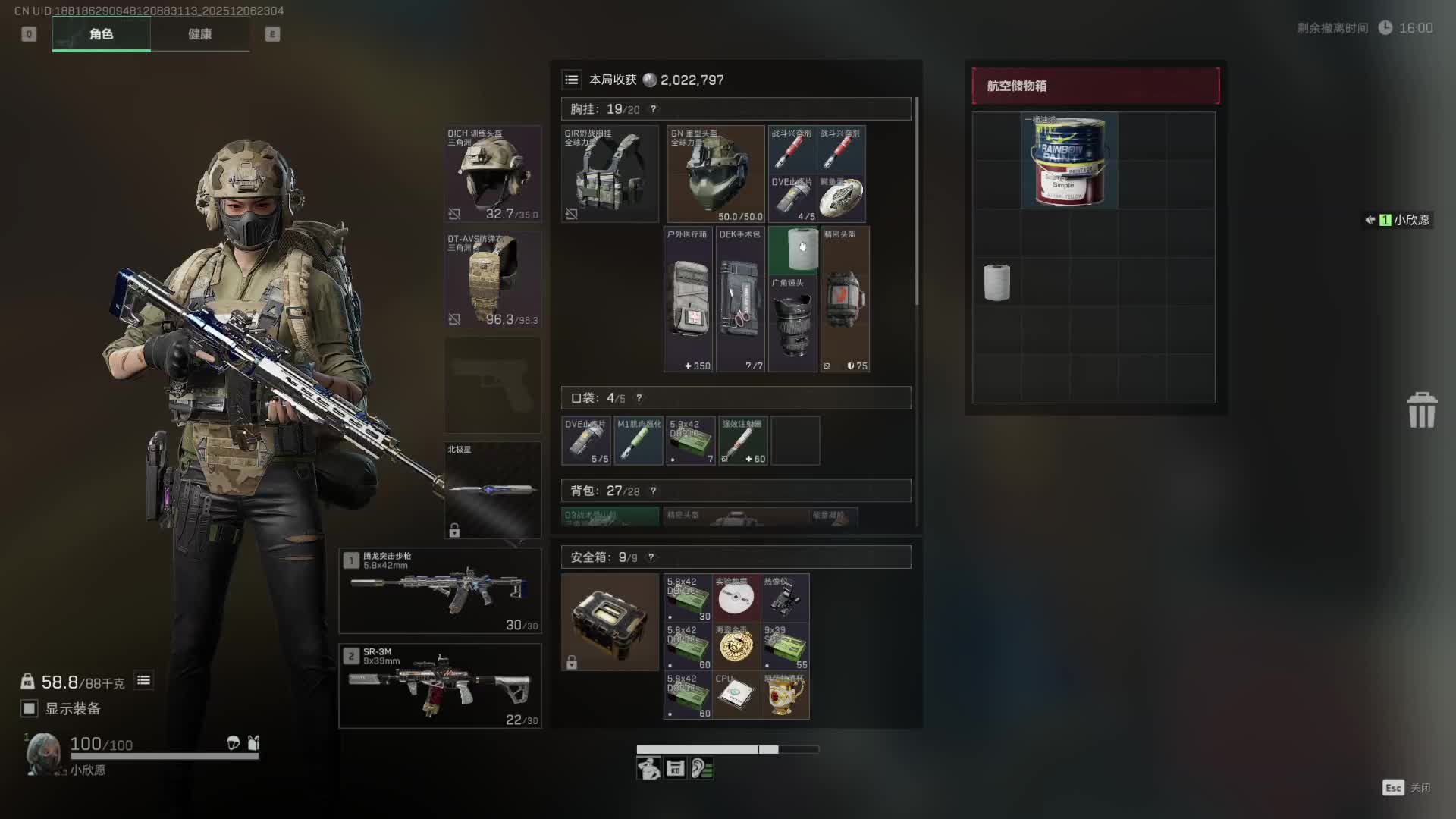
Task: Open the 本局收获 list icon
Action: click(x=572, y=80)
